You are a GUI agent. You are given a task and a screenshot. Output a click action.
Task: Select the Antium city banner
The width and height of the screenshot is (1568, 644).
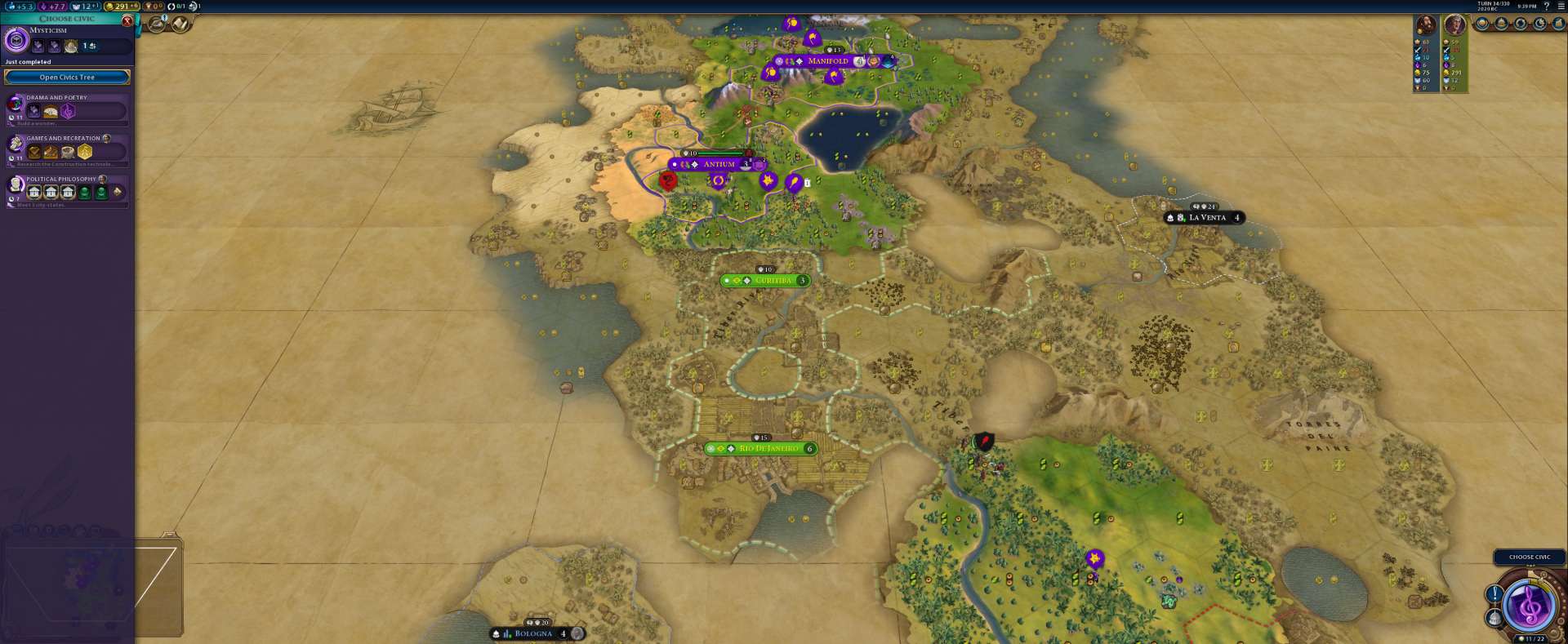coord(719,164)
